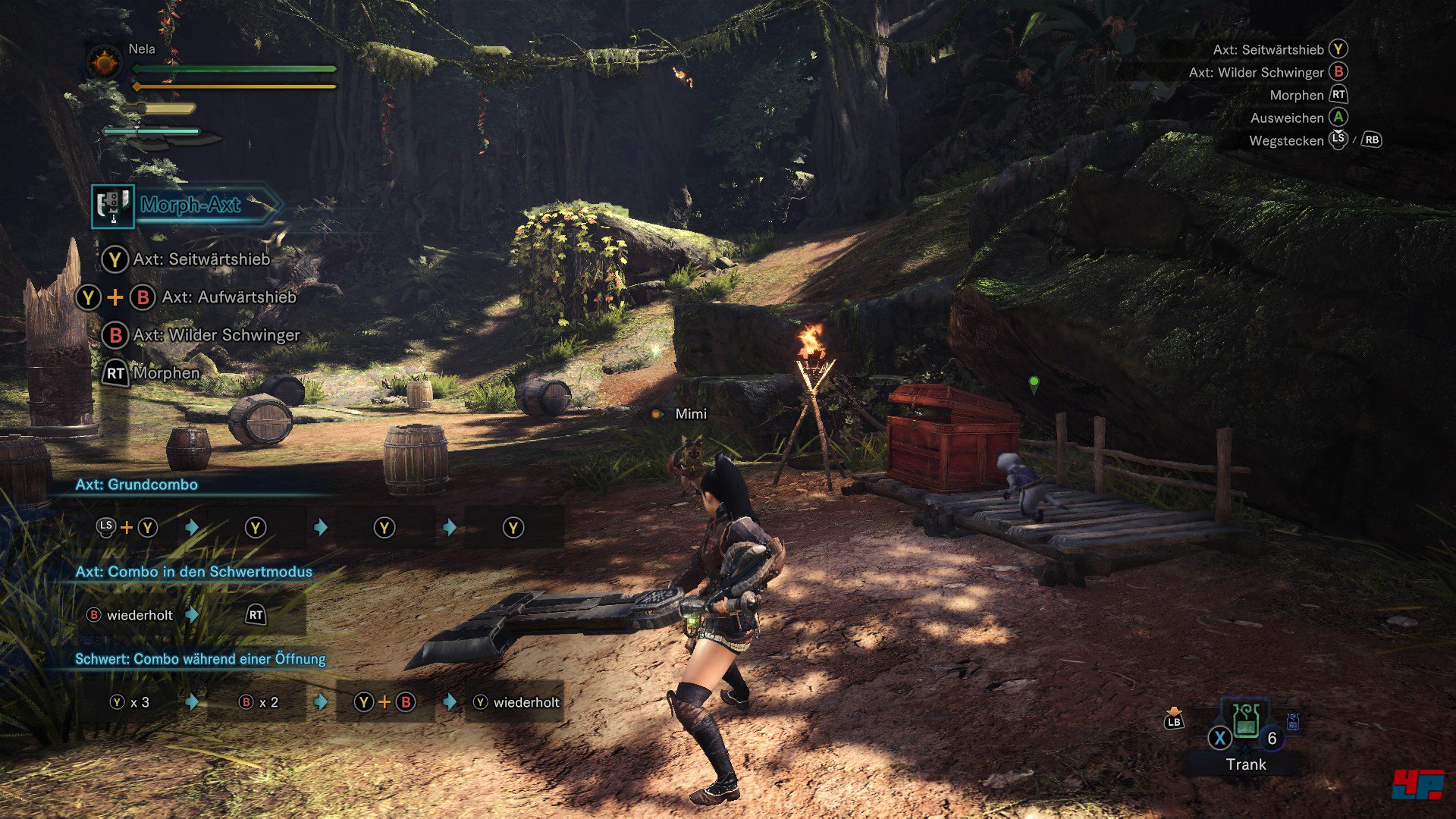The width and height of the screenshot is (1456, 819).
Task: Click the Morph-Axt weapon icon
Action: point(113,206)
